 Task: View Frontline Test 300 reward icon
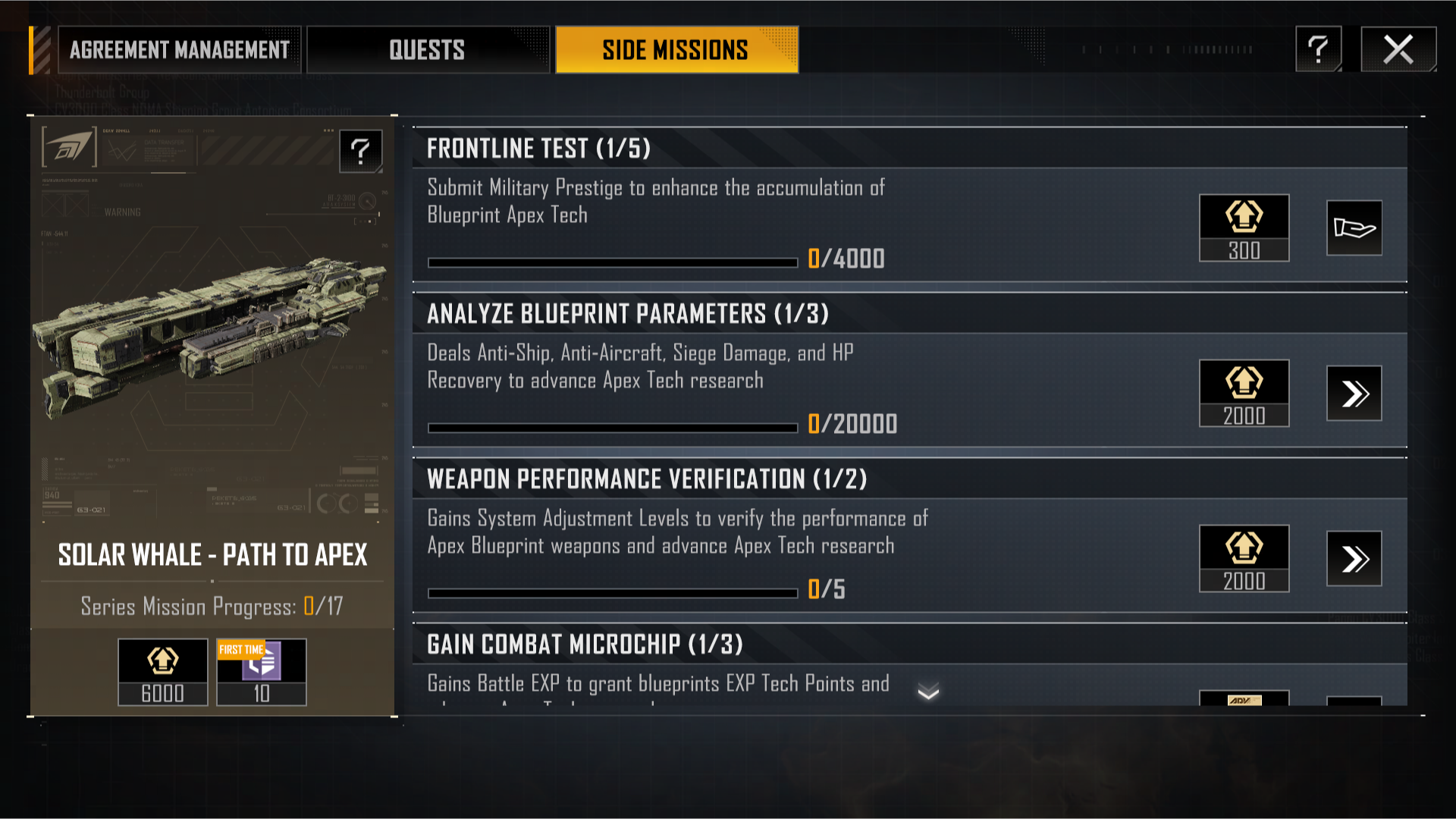[1244, 228]
